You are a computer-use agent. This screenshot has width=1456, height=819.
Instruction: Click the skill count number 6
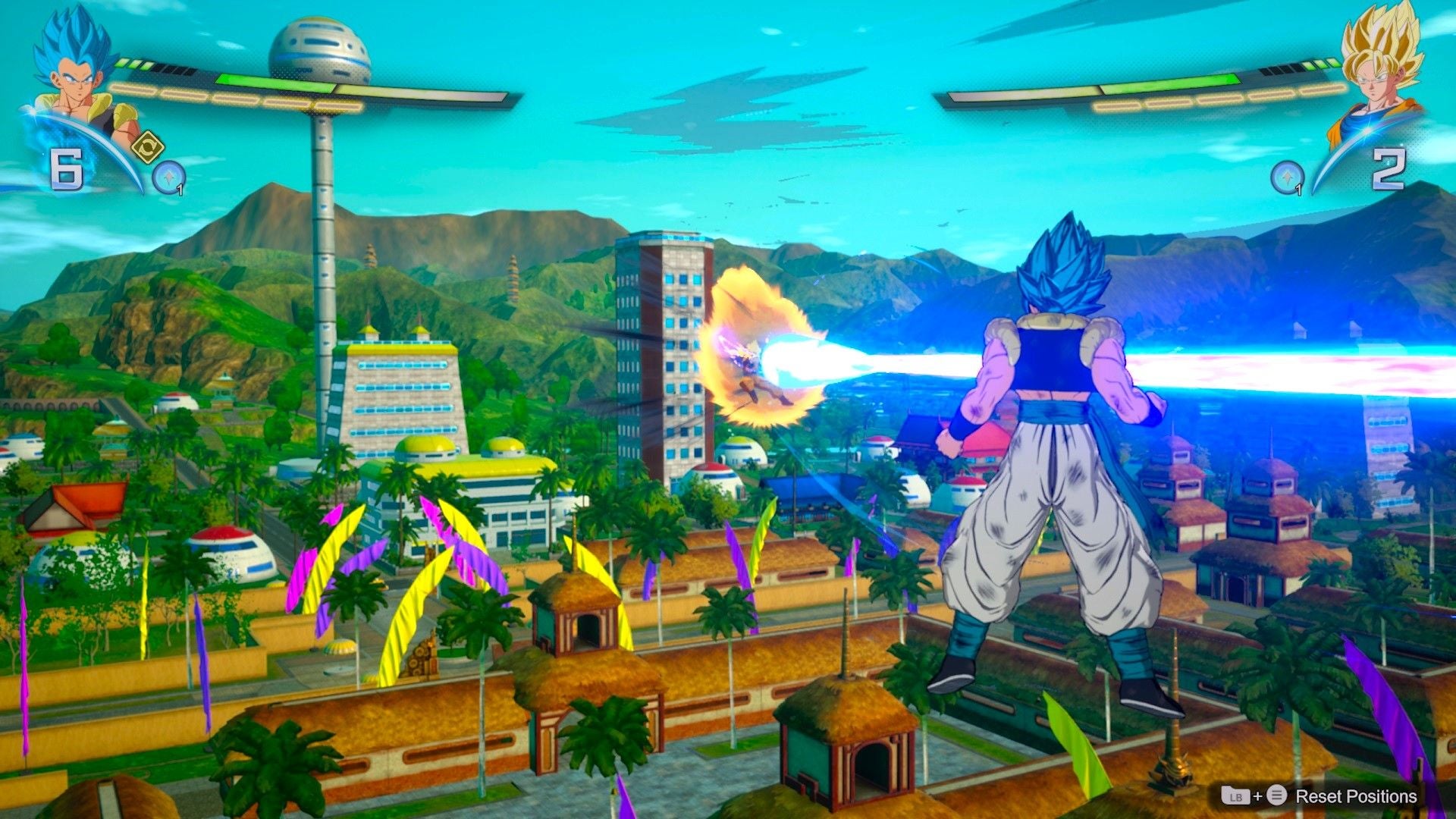click(x=67, y=168)
